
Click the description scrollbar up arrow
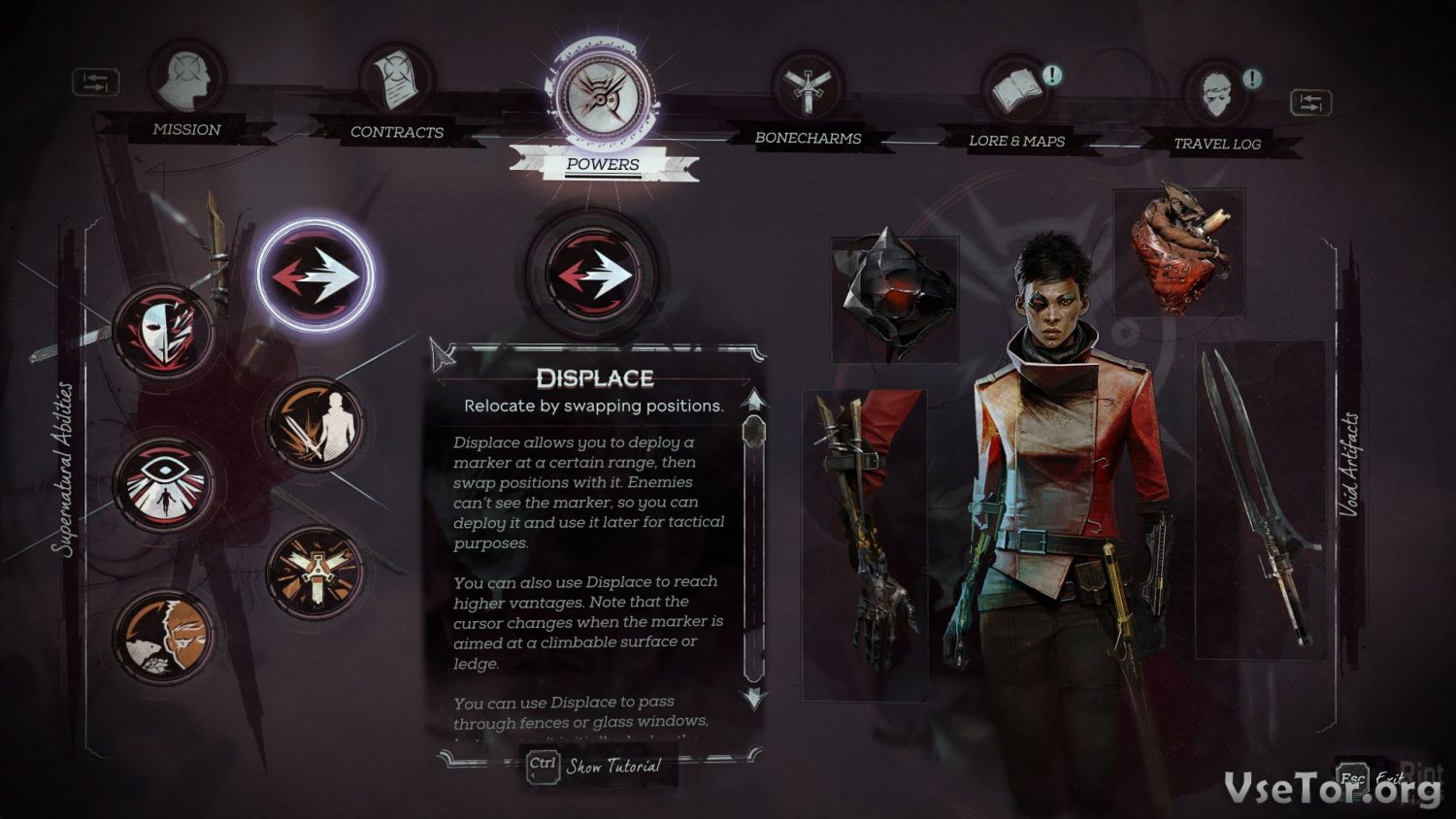754,400
